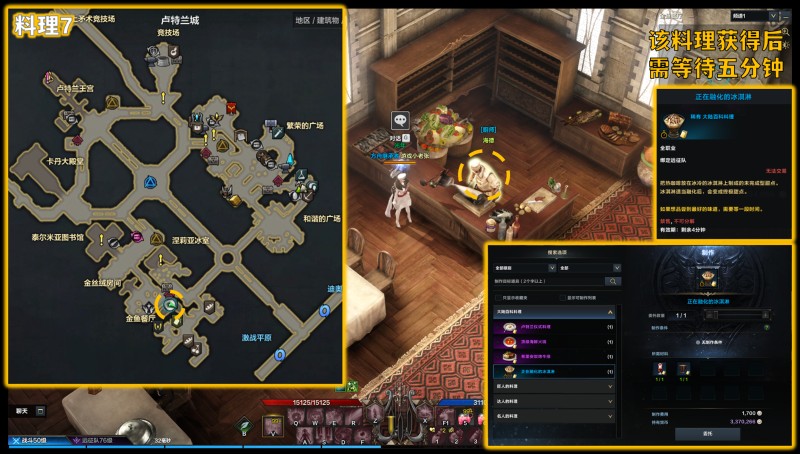The height and width of the screenshot is (454, 800).
Task: Click the NPC dialogue speech bubble icon
Action: pyautogui.click(x=399, y=120)
